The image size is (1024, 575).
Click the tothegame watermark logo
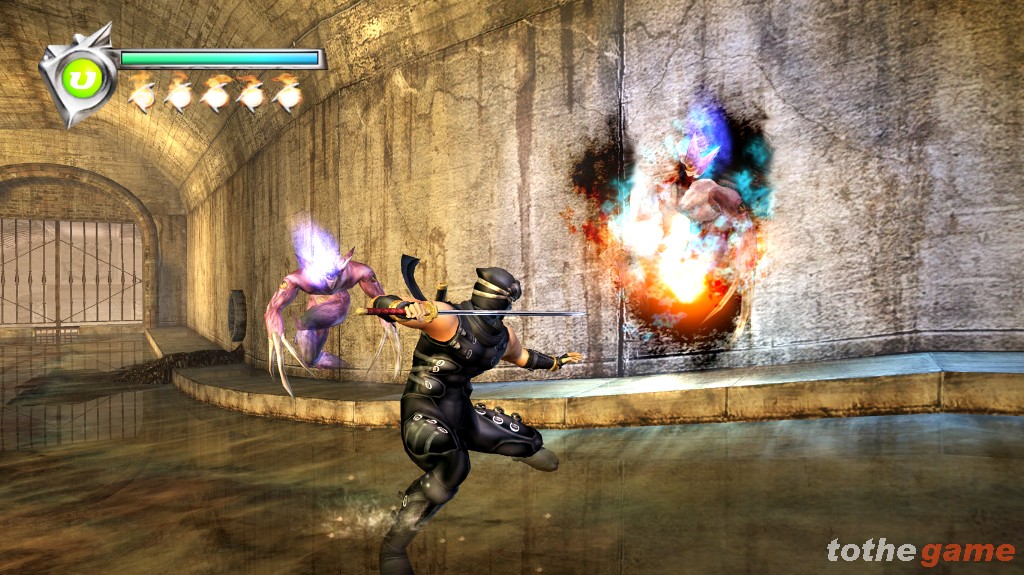tap(919, 551)
